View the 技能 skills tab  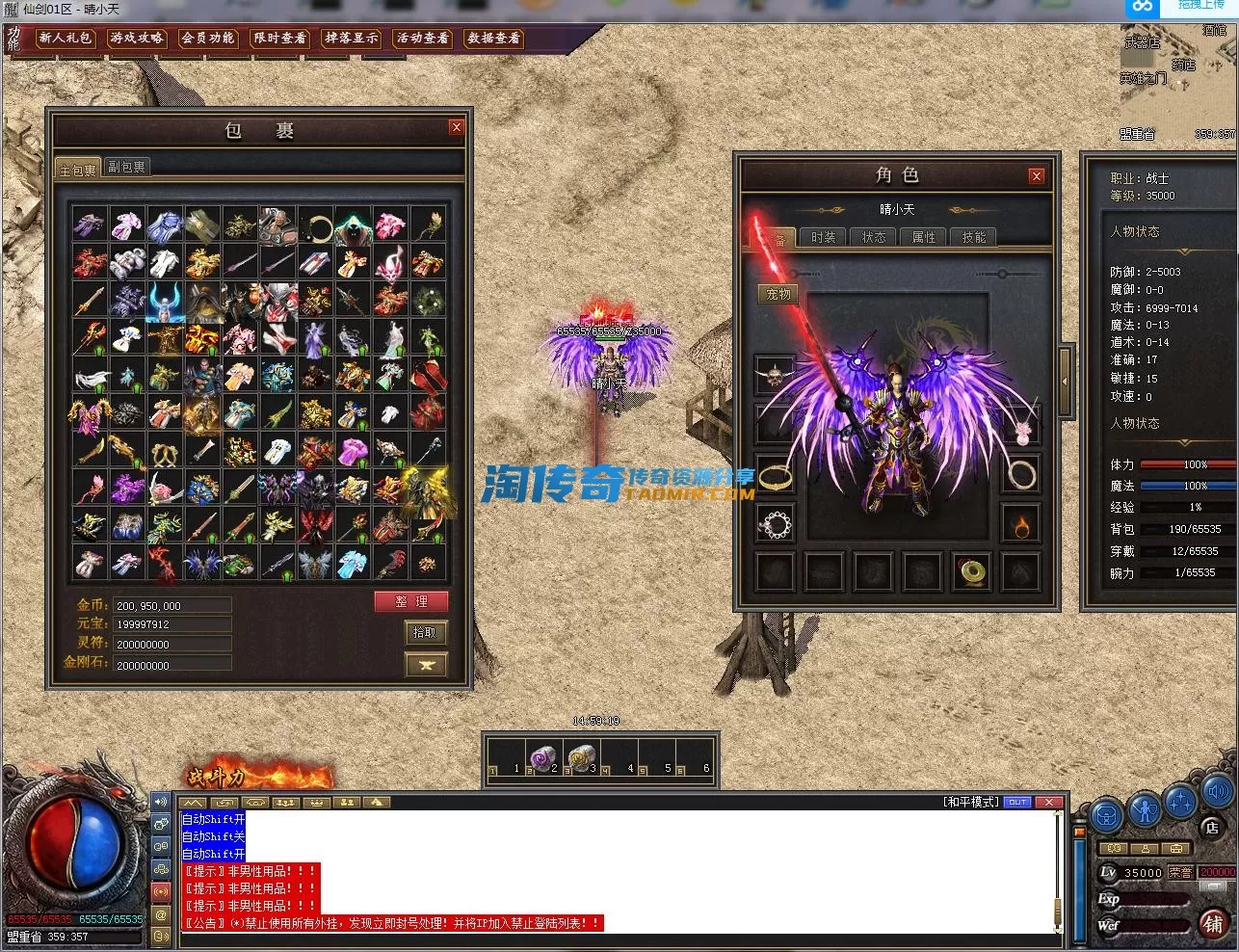coord(974,237)
